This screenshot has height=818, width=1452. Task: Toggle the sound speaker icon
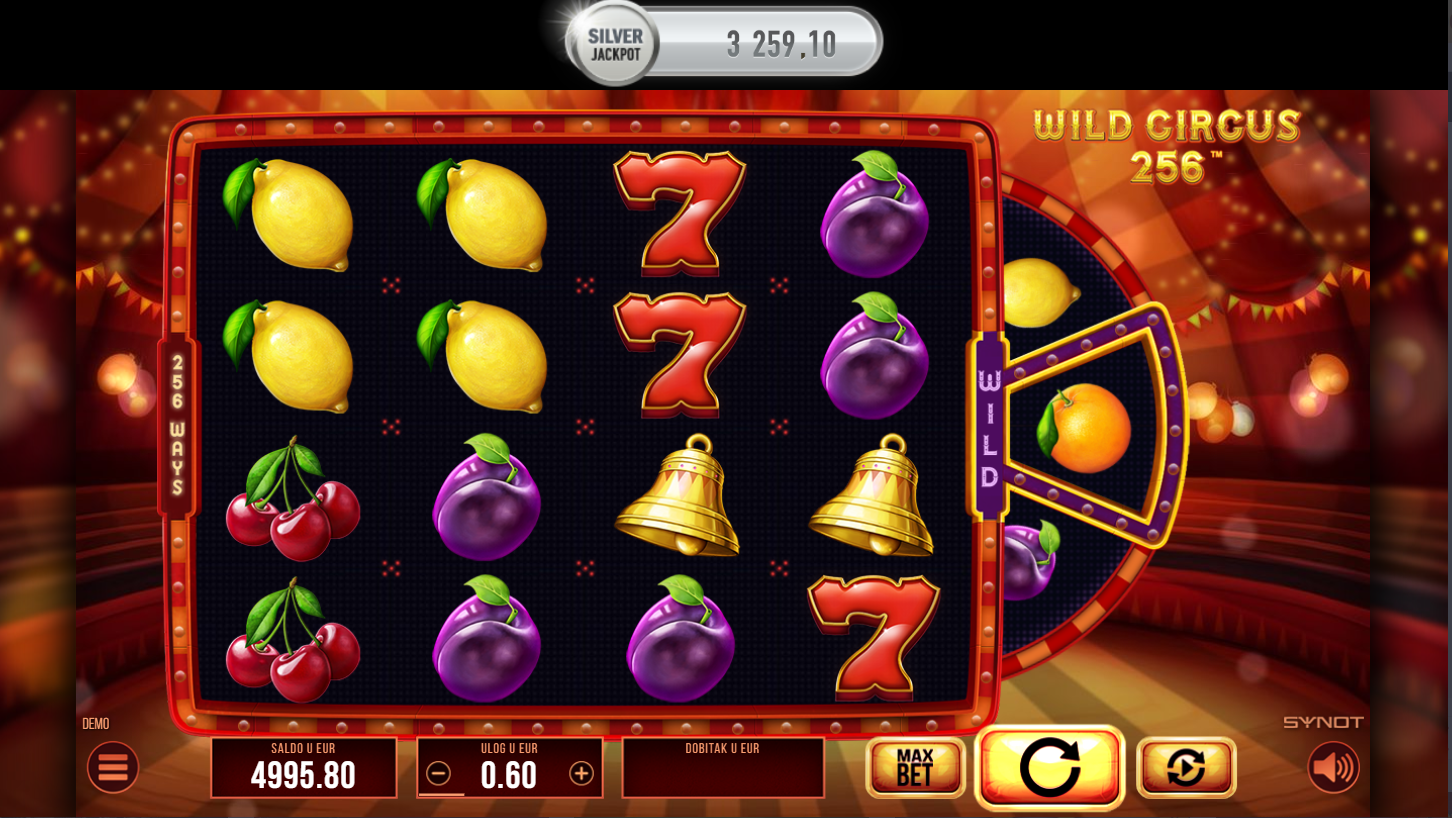click(x=1333, y=767)
